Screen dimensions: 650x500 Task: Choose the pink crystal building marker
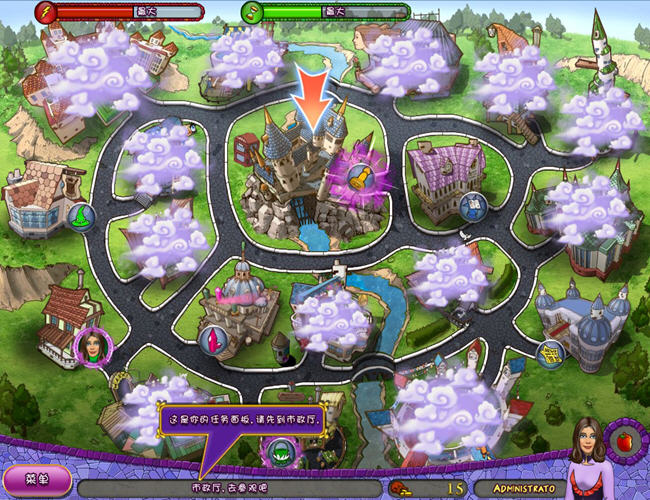(212, 339)
